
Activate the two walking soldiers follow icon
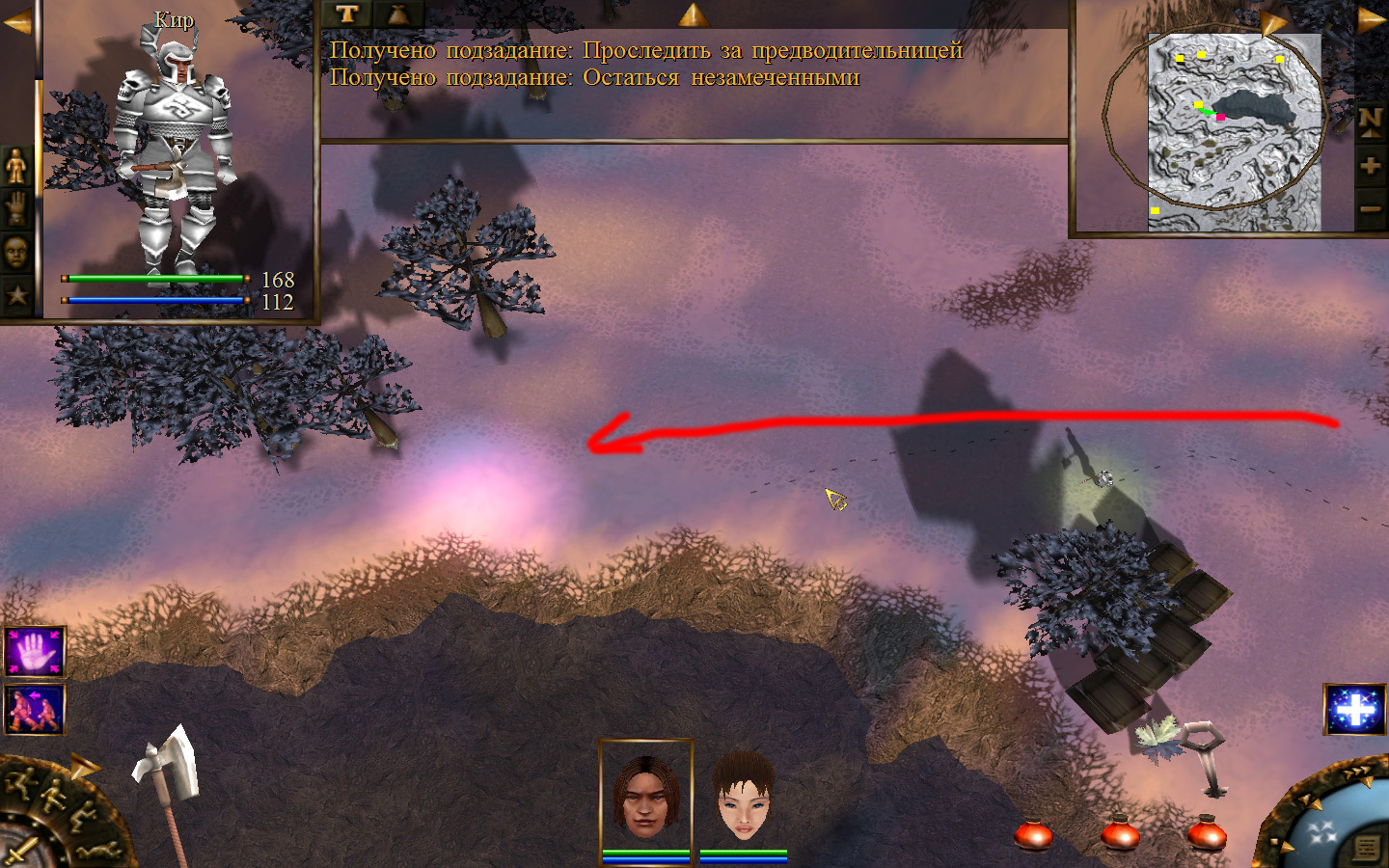click(x=35, y=709)
